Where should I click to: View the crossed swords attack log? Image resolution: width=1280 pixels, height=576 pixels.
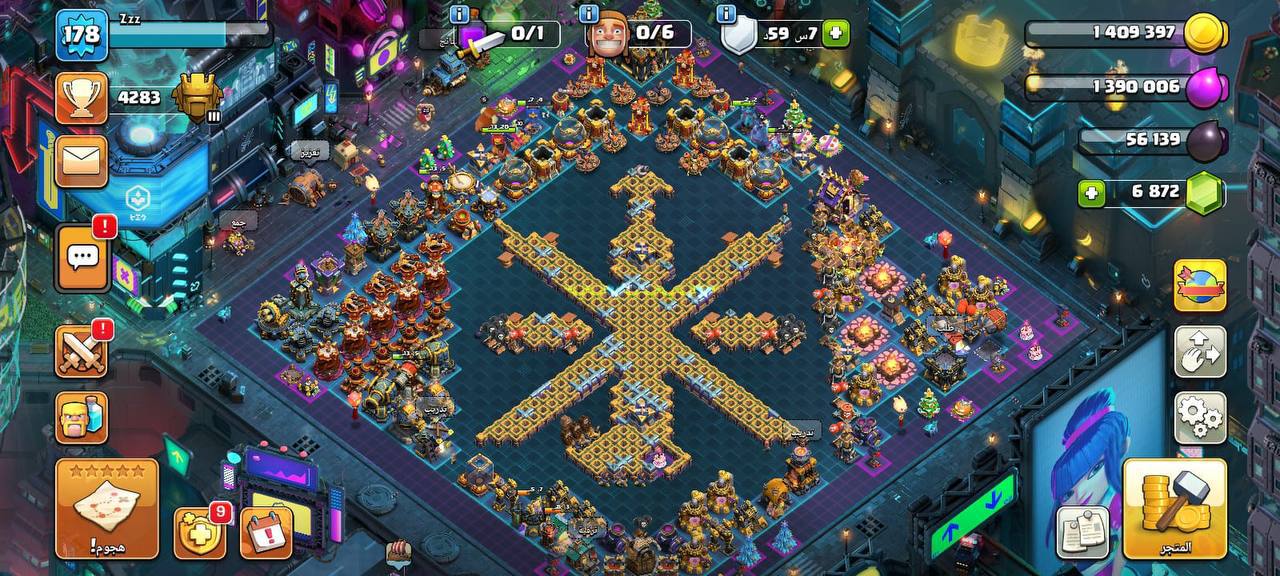(x=81, y=351)
